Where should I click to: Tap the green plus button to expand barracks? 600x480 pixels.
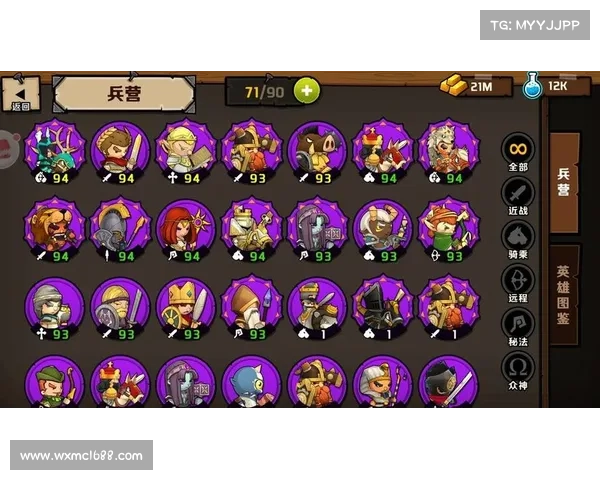(x=305, y=91)
